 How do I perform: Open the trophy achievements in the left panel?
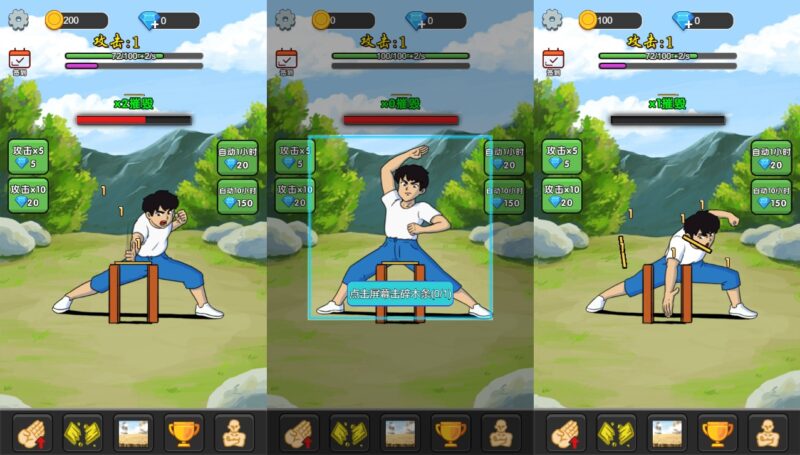pos(184,432)
